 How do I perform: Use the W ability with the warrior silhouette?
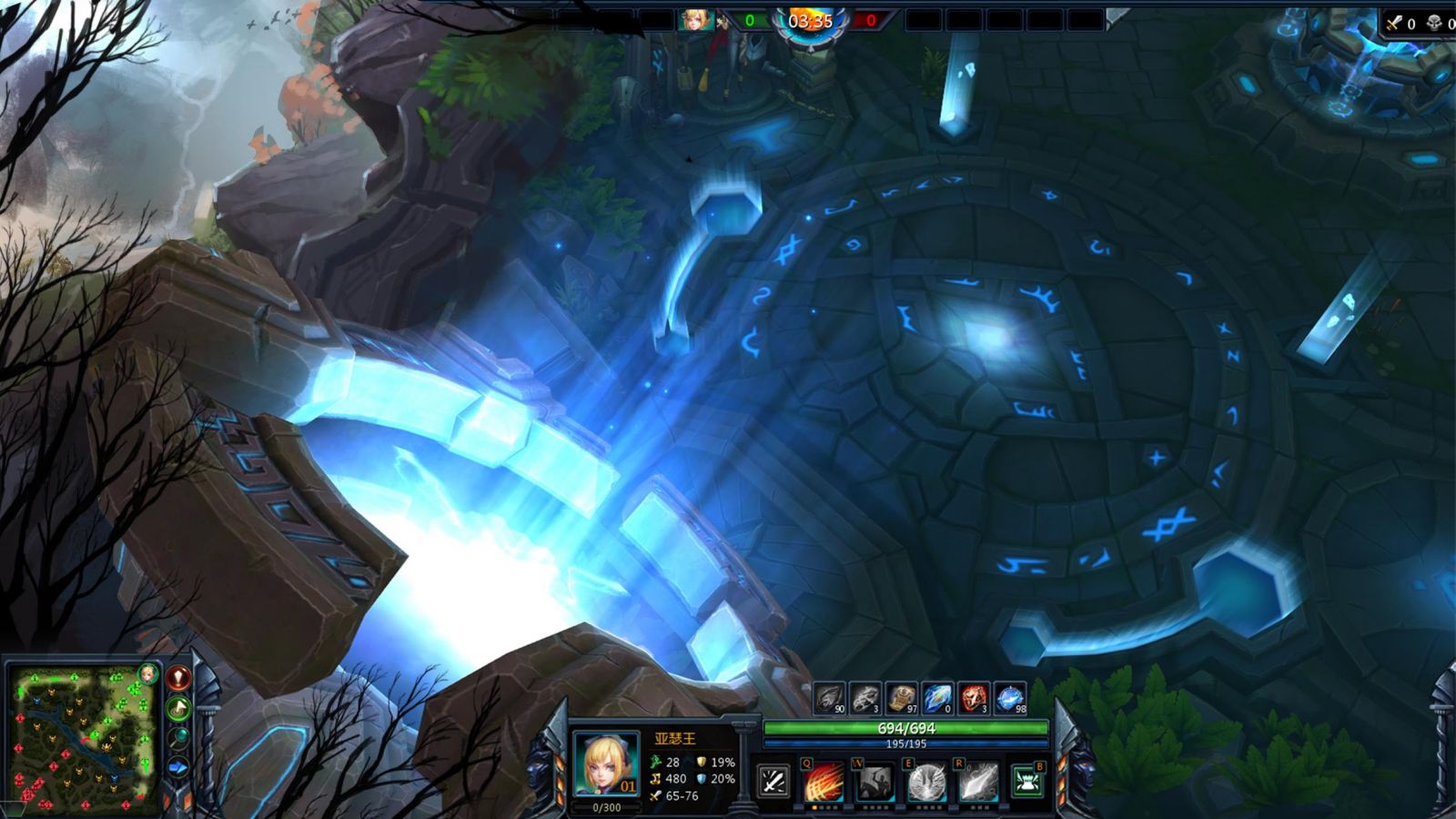pos(875,782)
